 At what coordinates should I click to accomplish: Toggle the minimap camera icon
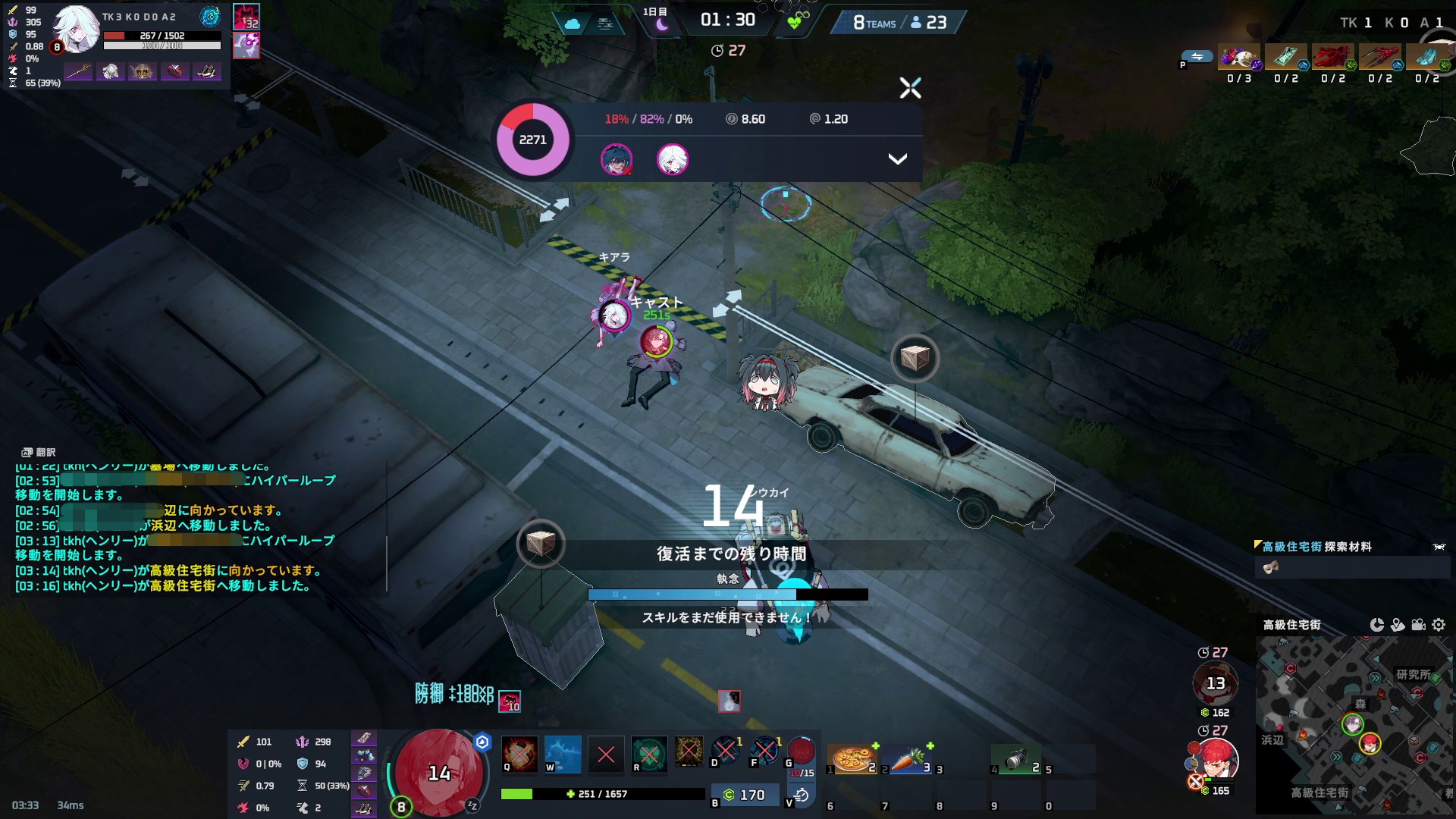(x=1418, y=625)
